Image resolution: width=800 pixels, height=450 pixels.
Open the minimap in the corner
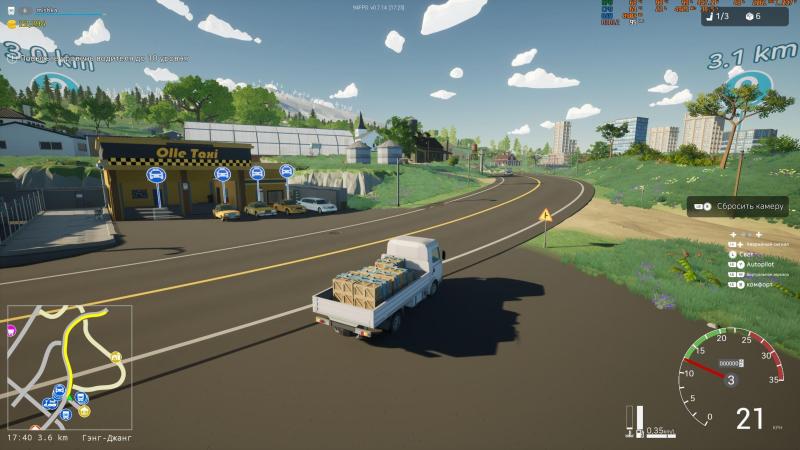68,367
